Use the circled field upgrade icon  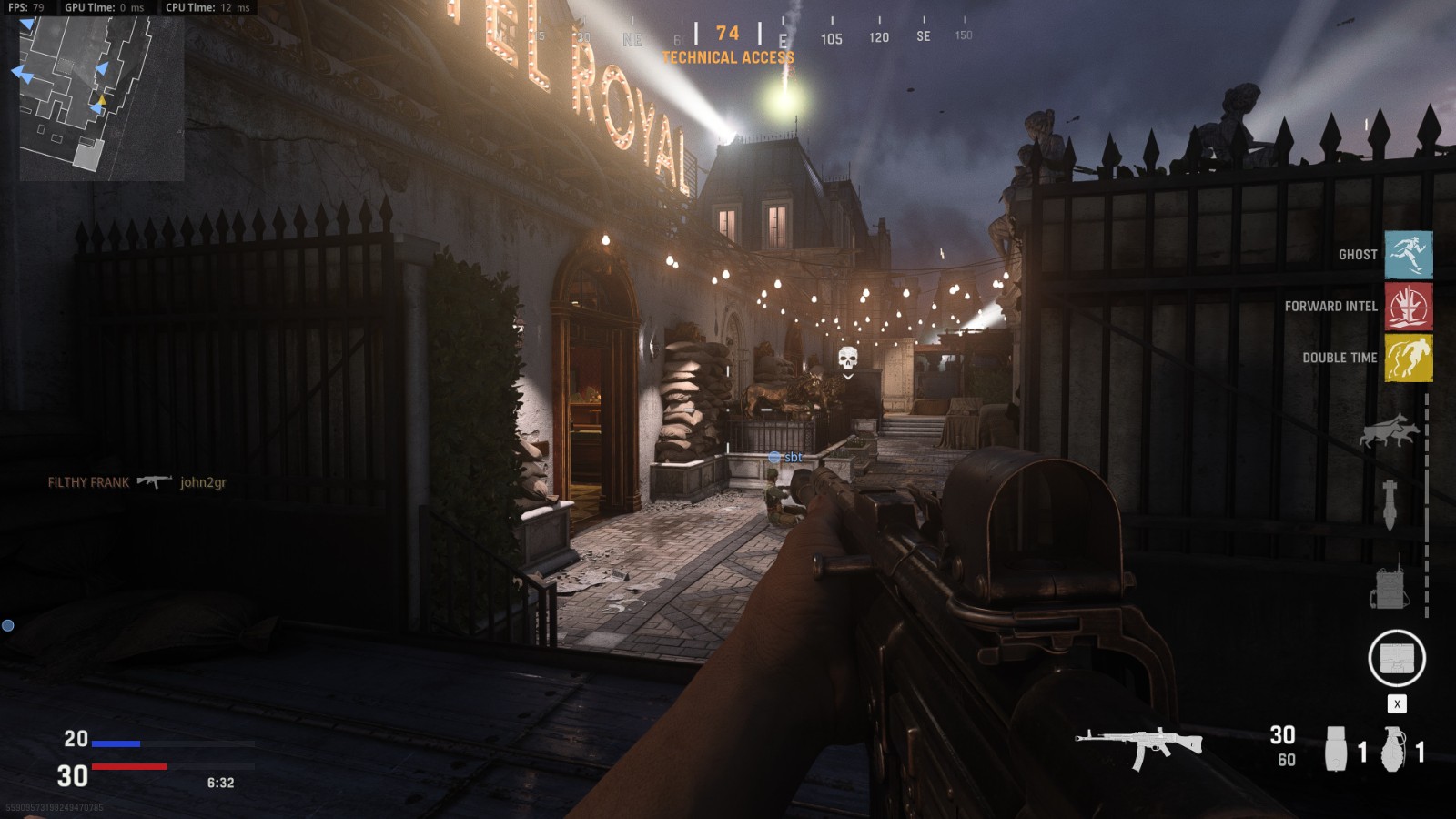pos(1396,658)
